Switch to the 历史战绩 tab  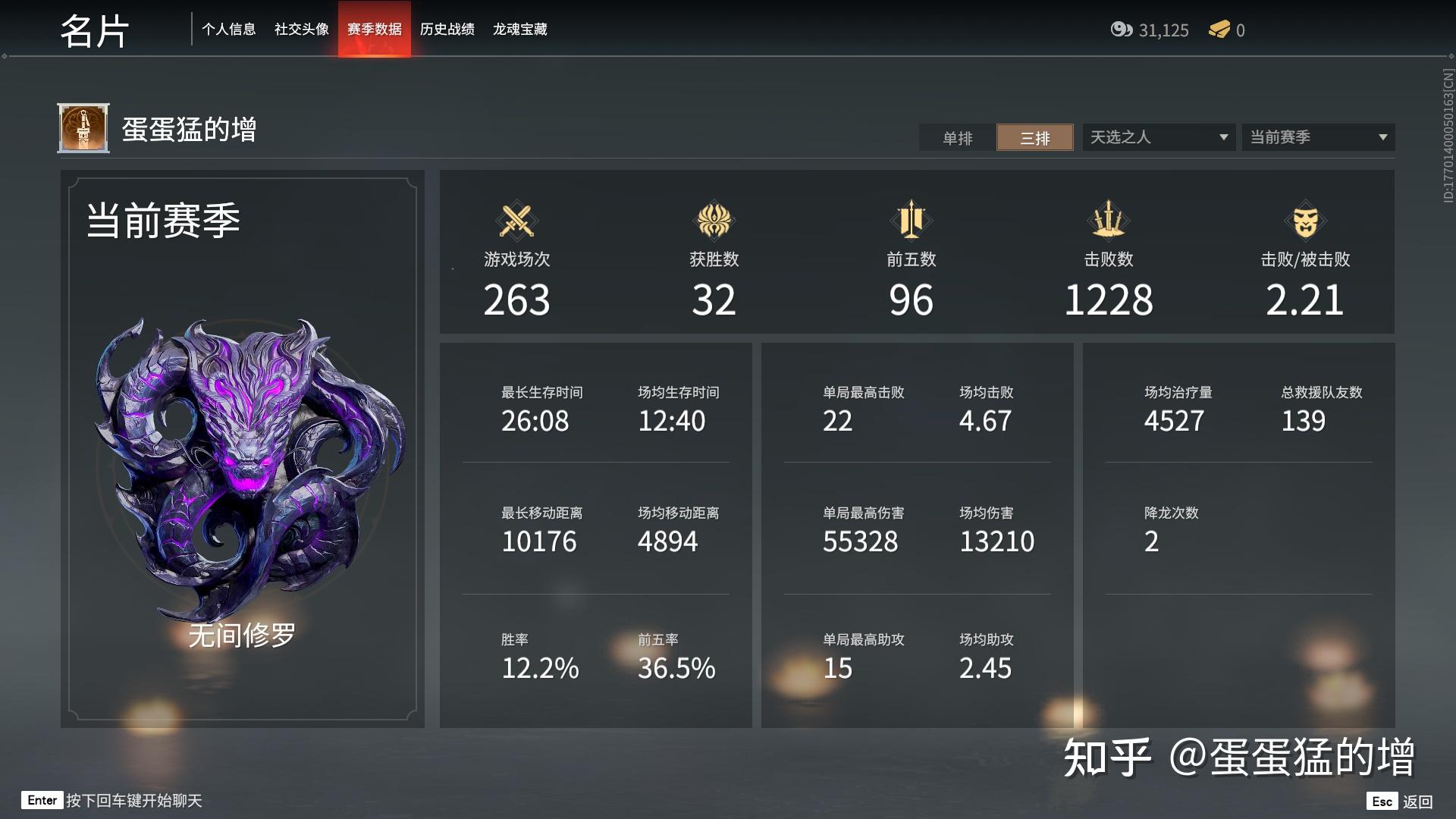point(447,30)
